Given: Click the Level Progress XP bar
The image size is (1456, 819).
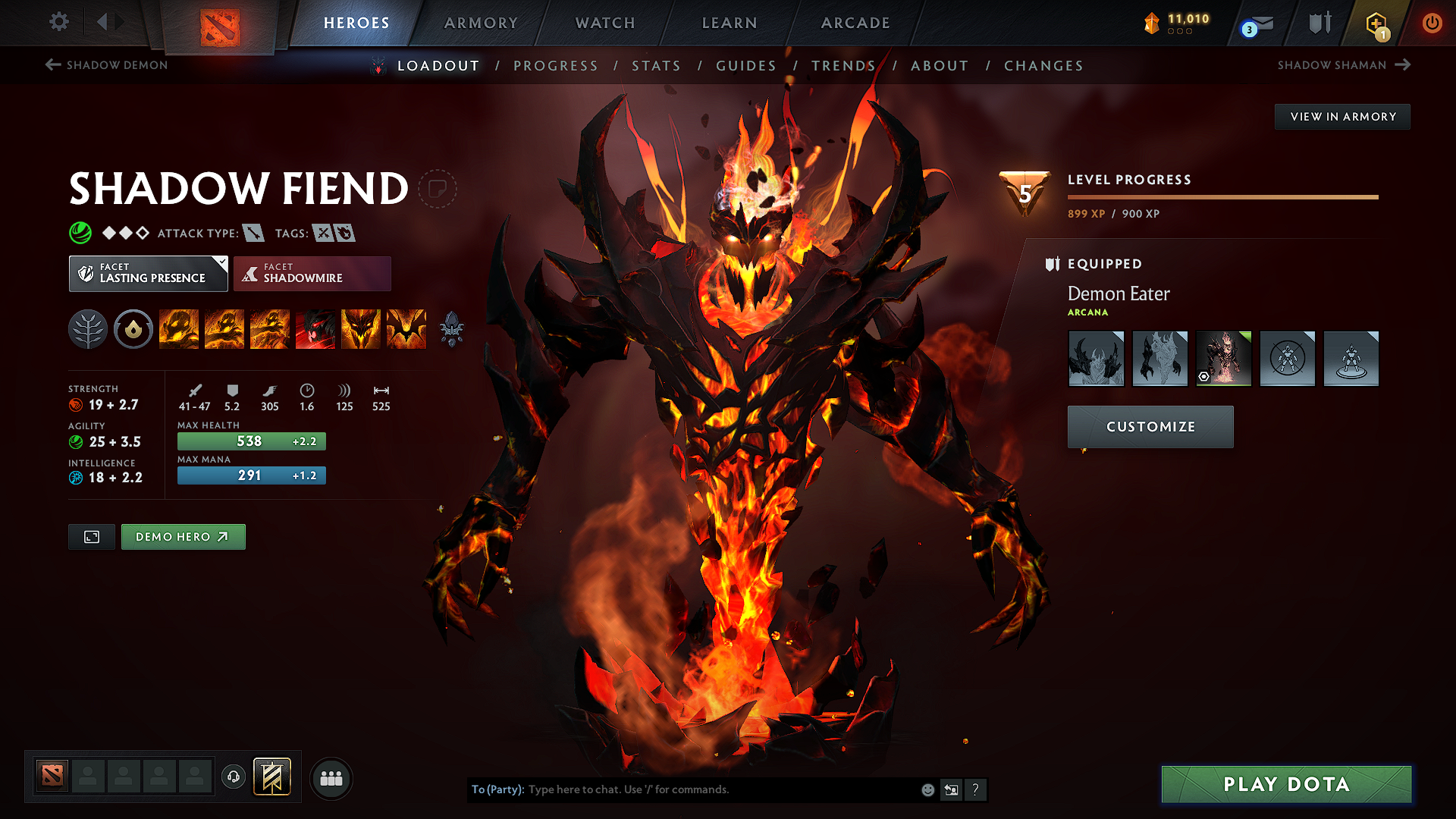Looking at the screenshot, I should click(x=1222, y=196).
